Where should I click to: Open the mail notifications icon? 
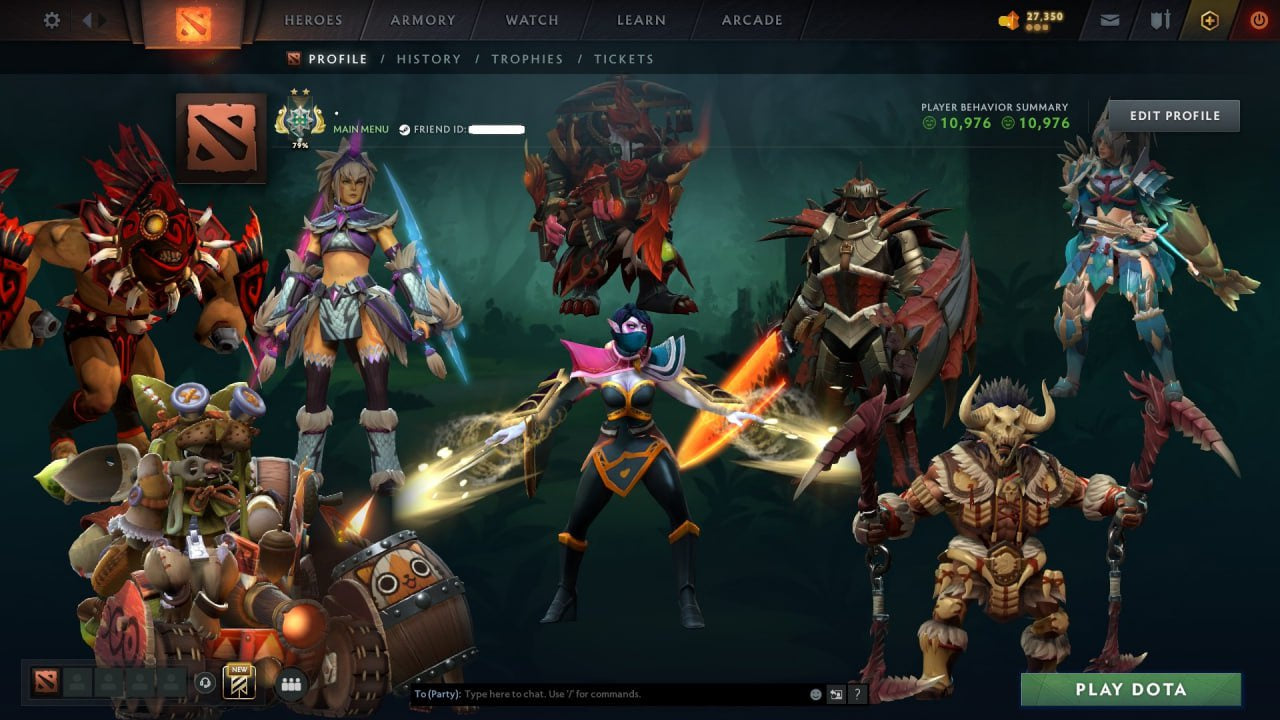(x=1109, y=19)
